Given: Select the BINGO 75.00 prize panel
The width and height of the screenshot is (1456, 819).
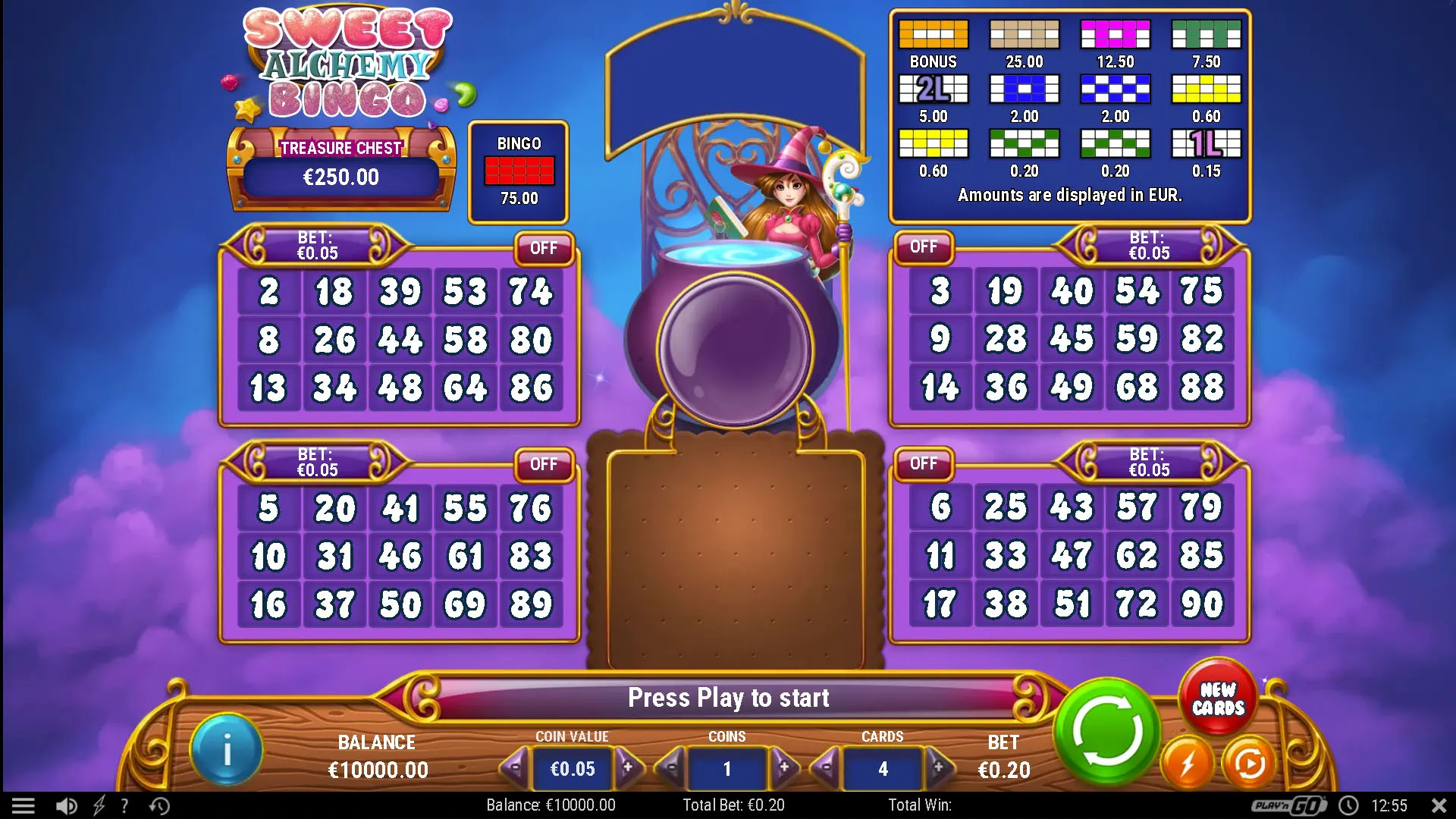Looking at the screenshot, I should (x=518, y=171).
